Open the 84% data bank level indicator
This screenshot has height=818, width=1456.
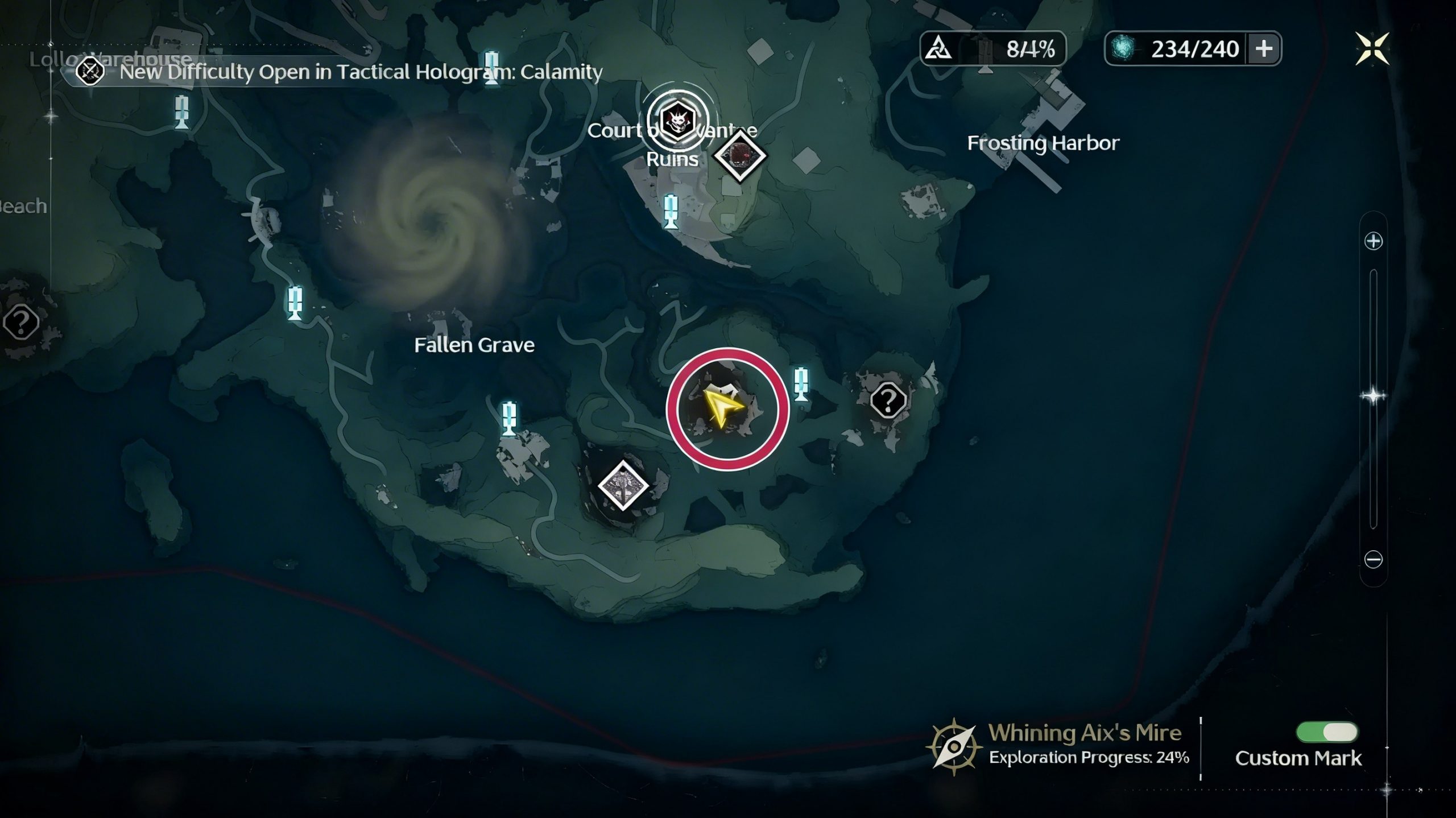pyautogui.click(x=992, y=49)
